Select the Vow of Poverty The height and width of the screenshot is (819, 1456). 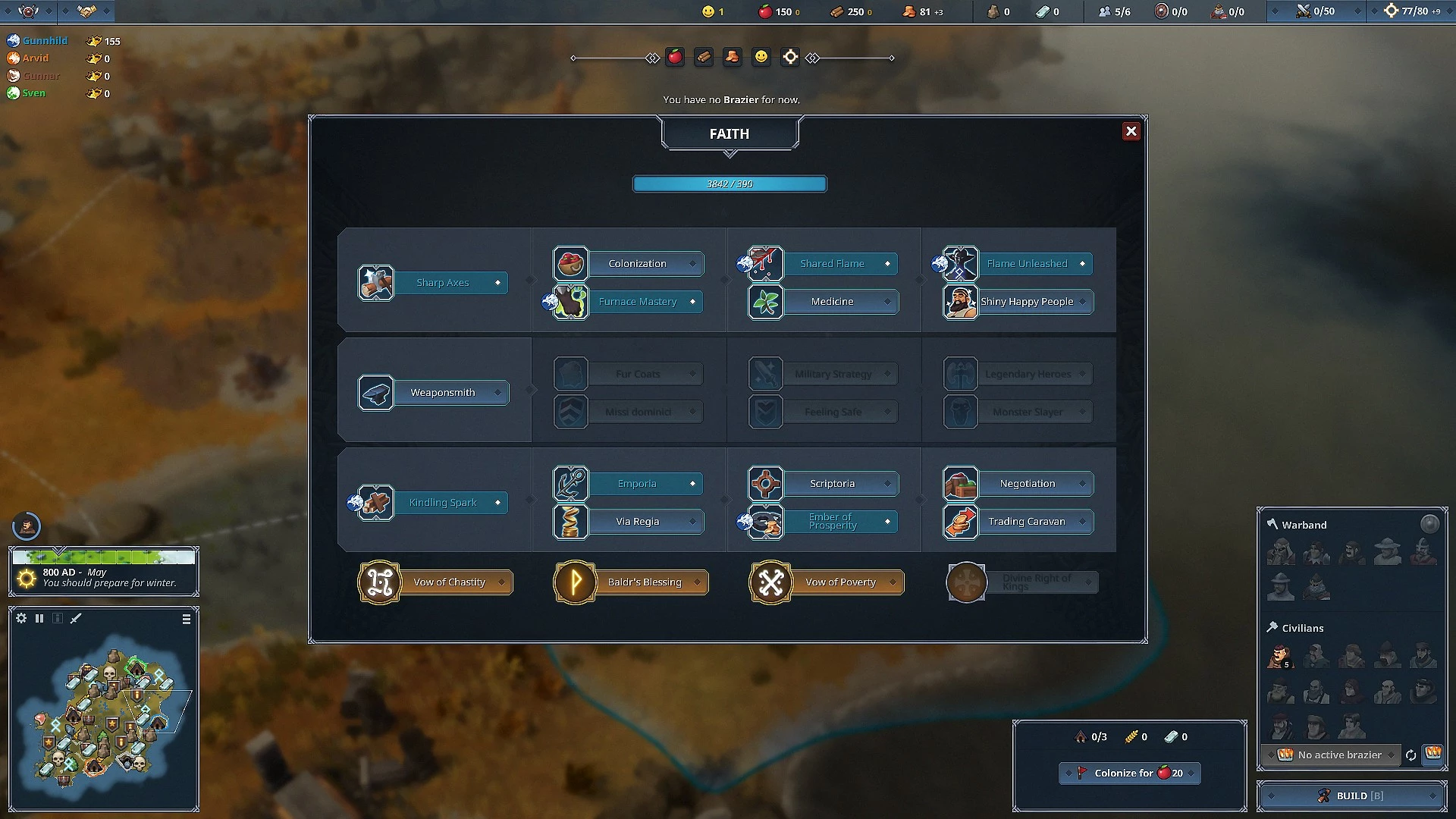tap(839, 582)
